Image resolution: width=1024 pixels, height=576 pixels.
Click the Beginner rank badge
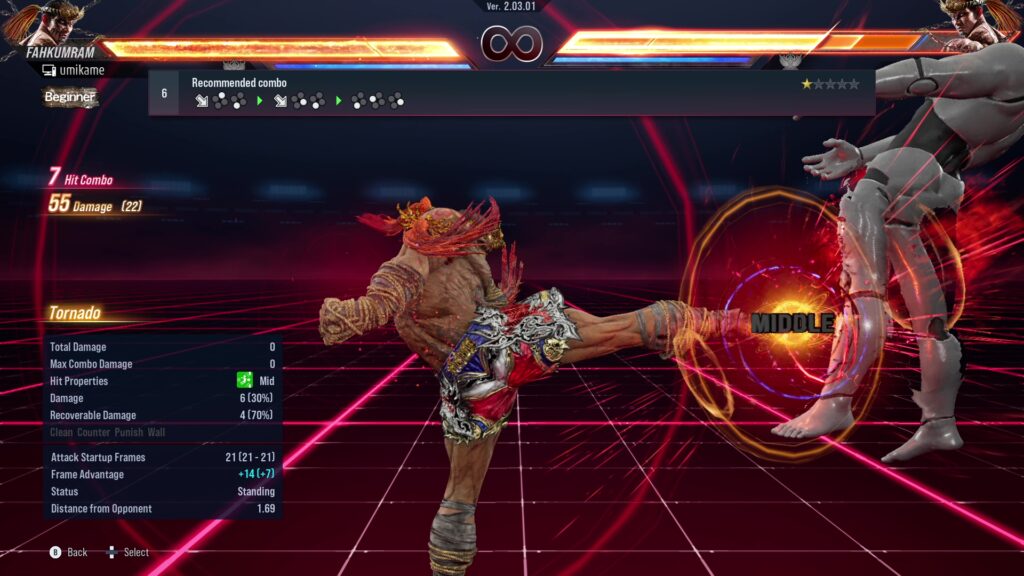pos(70,97)
